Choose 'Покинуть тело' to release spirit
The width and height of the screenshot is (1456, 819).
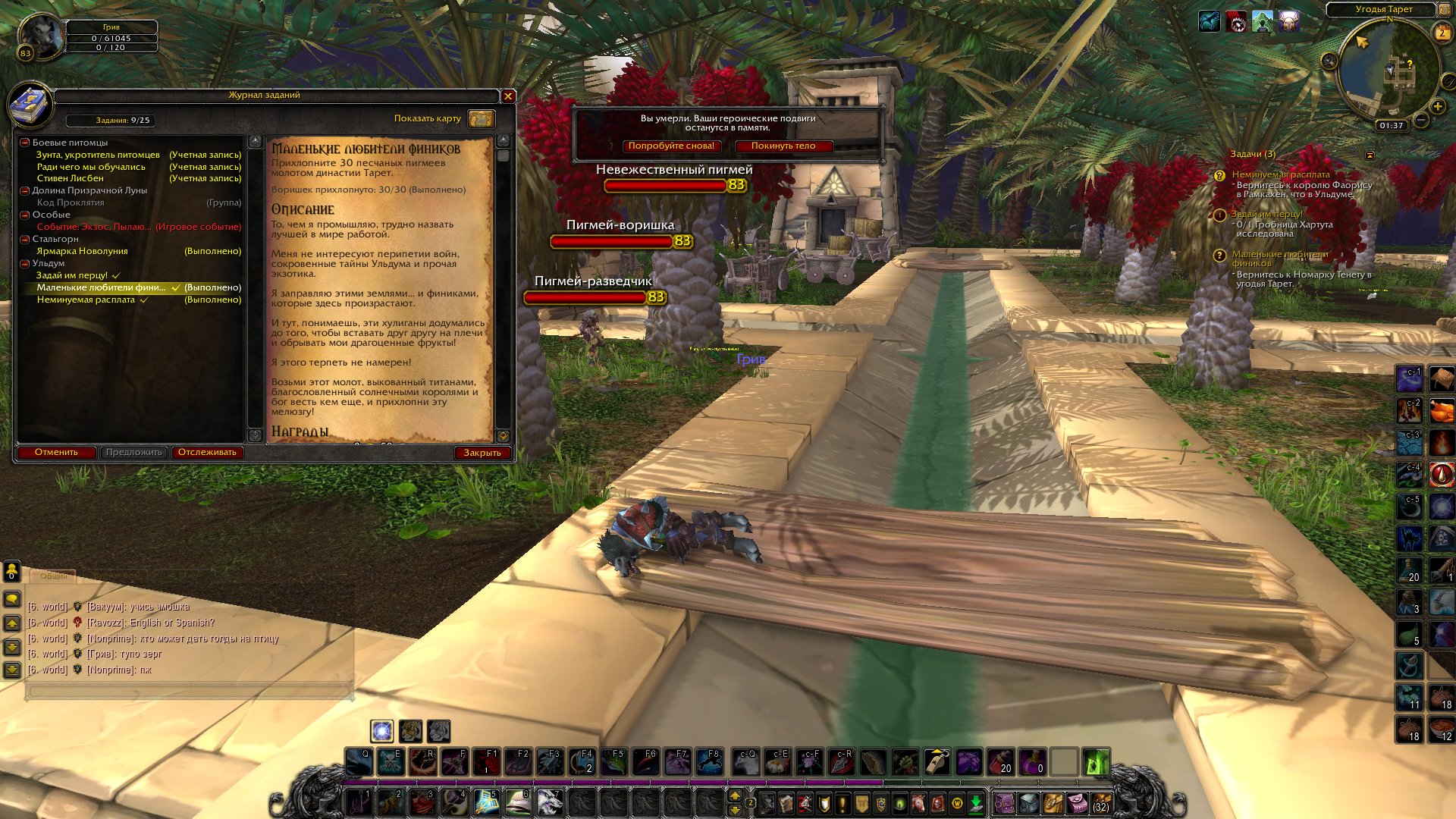tap(783, 146)
